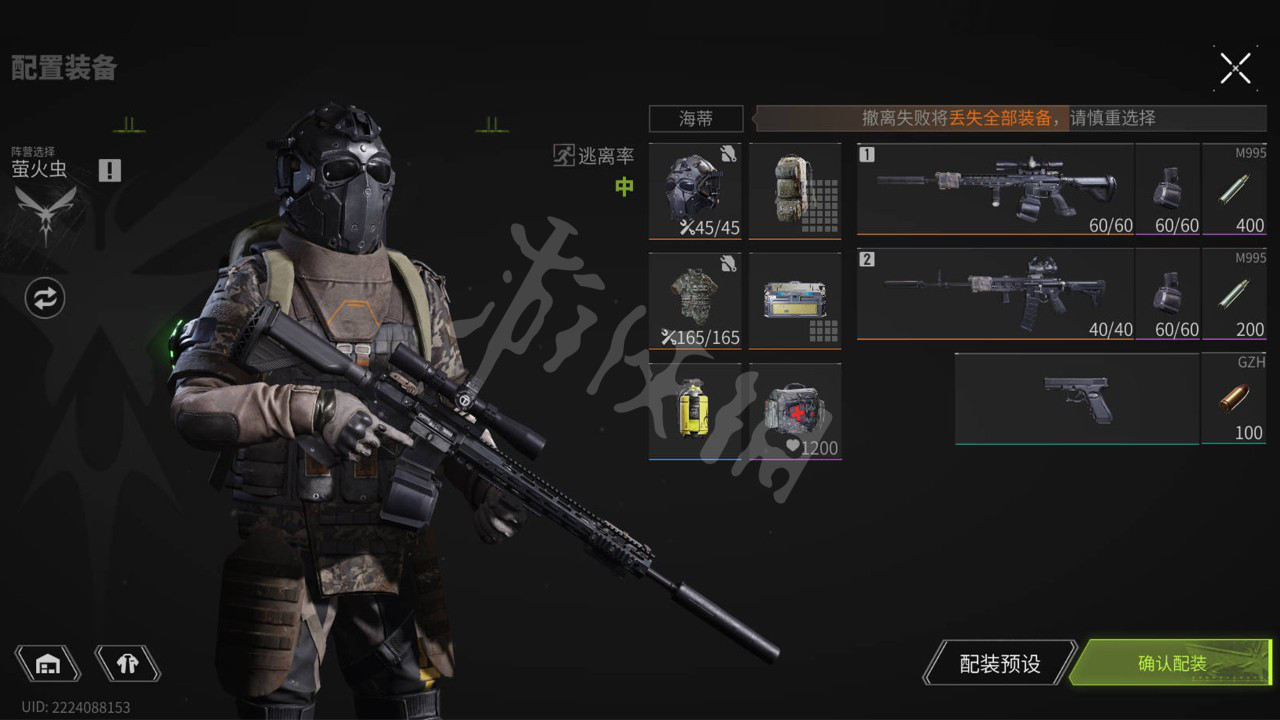Open the secure container slot

795,300
